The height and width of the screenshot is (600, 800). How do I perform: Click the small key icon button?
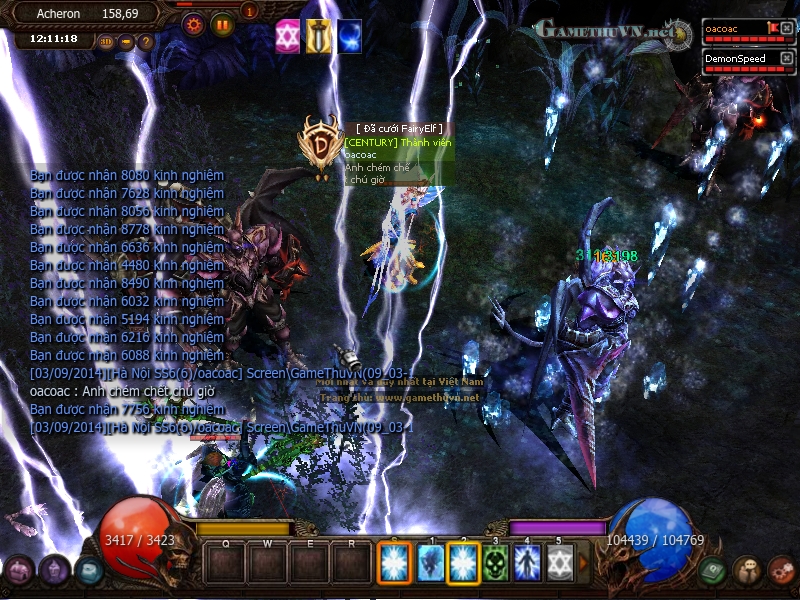tap(126, 42)
